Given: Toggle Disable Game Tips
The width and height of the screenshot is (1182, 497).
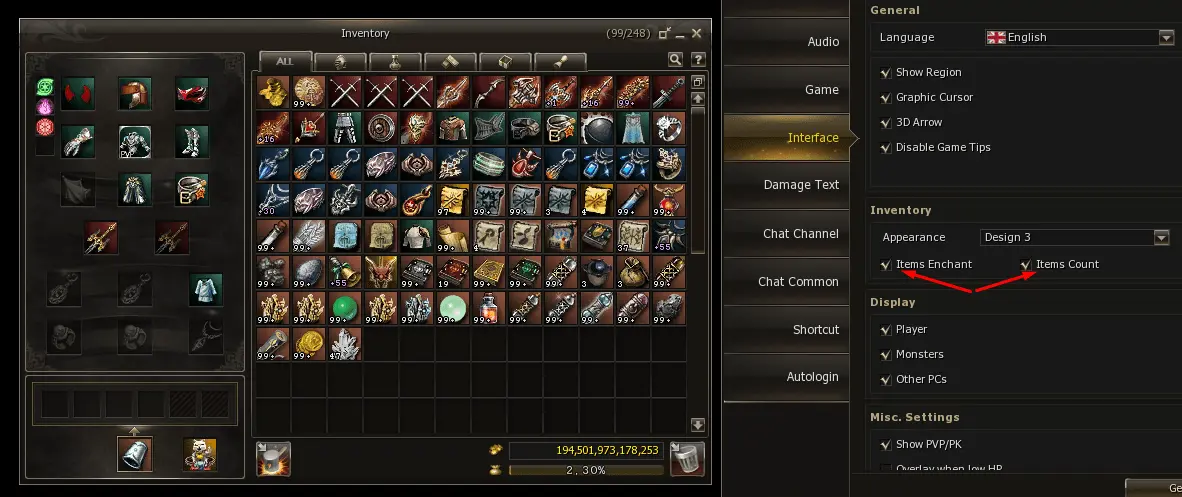Looking at the screenshot, I should tap(886, 148).
